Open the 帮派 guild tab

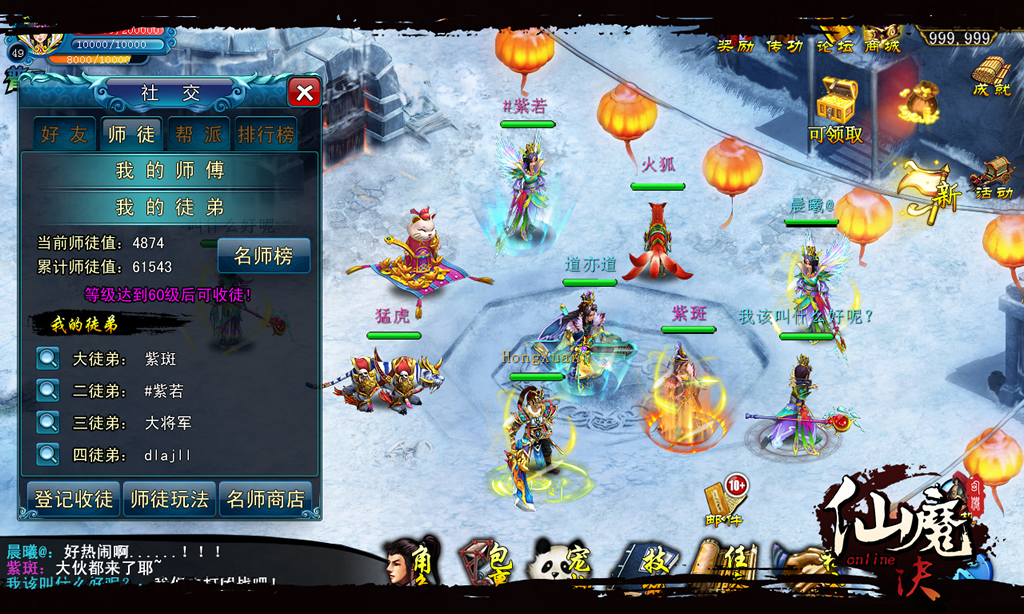[198, 134]
